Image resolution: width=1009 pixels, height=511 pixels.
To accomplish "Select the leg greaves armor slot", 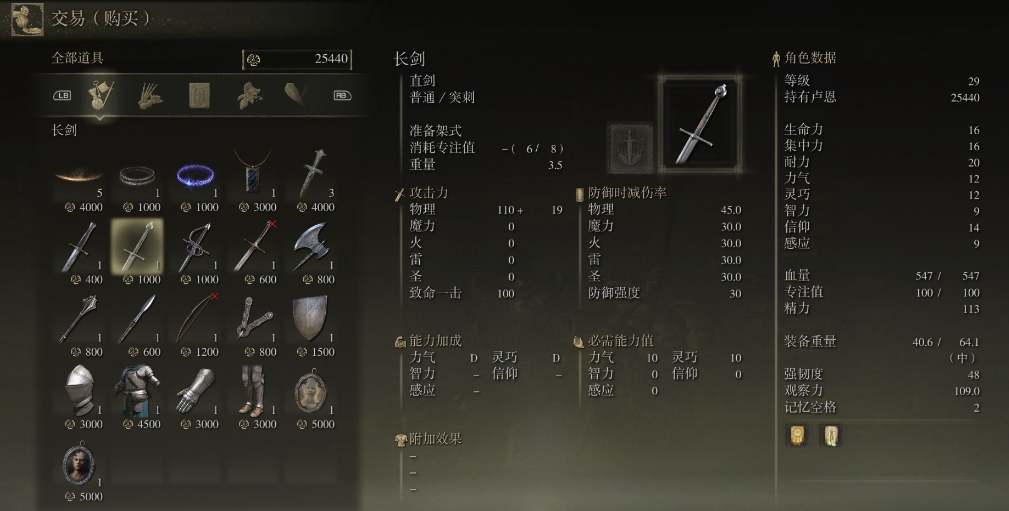I will tap(254, 391).
